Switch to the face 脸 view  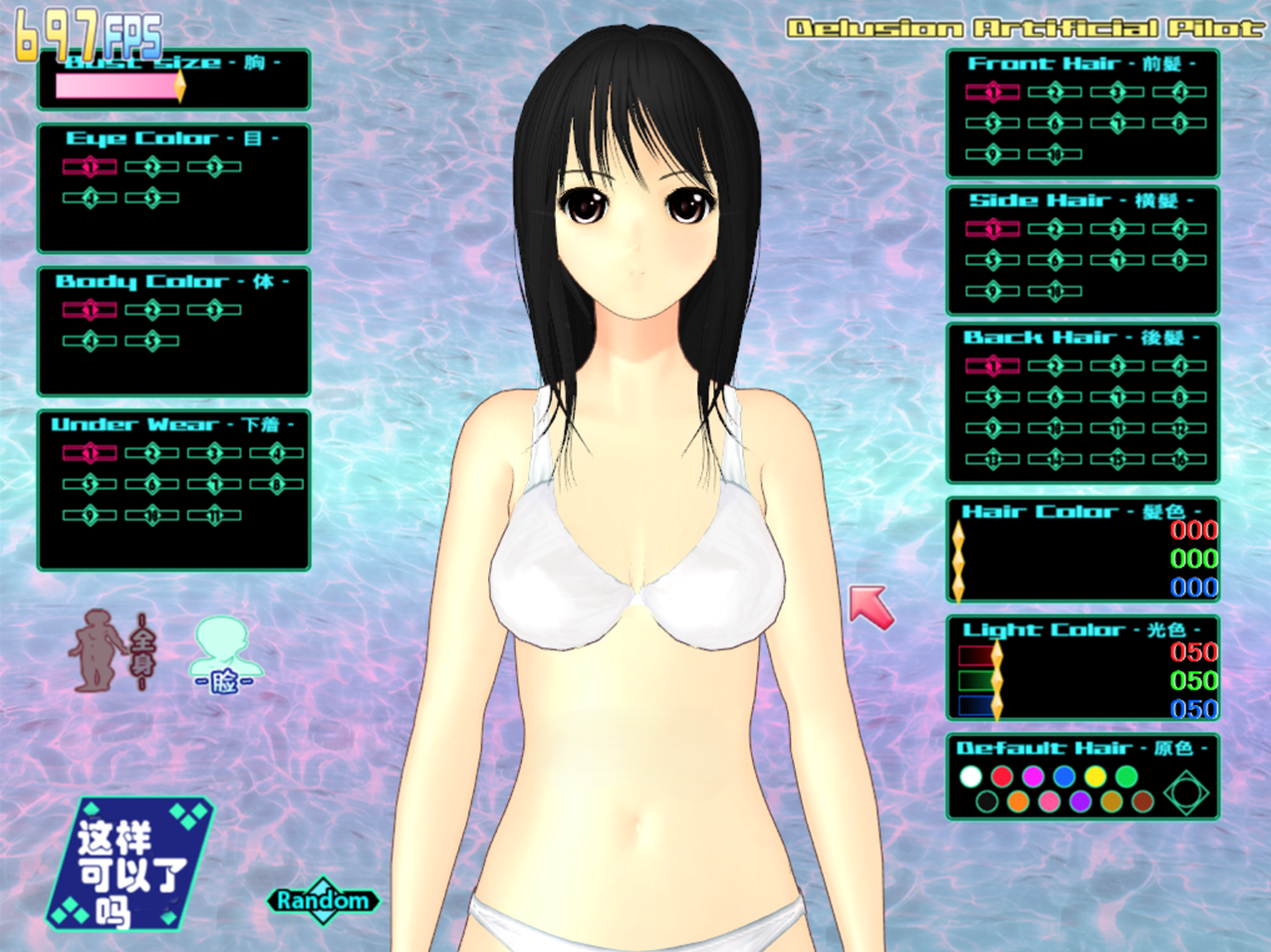224,655
